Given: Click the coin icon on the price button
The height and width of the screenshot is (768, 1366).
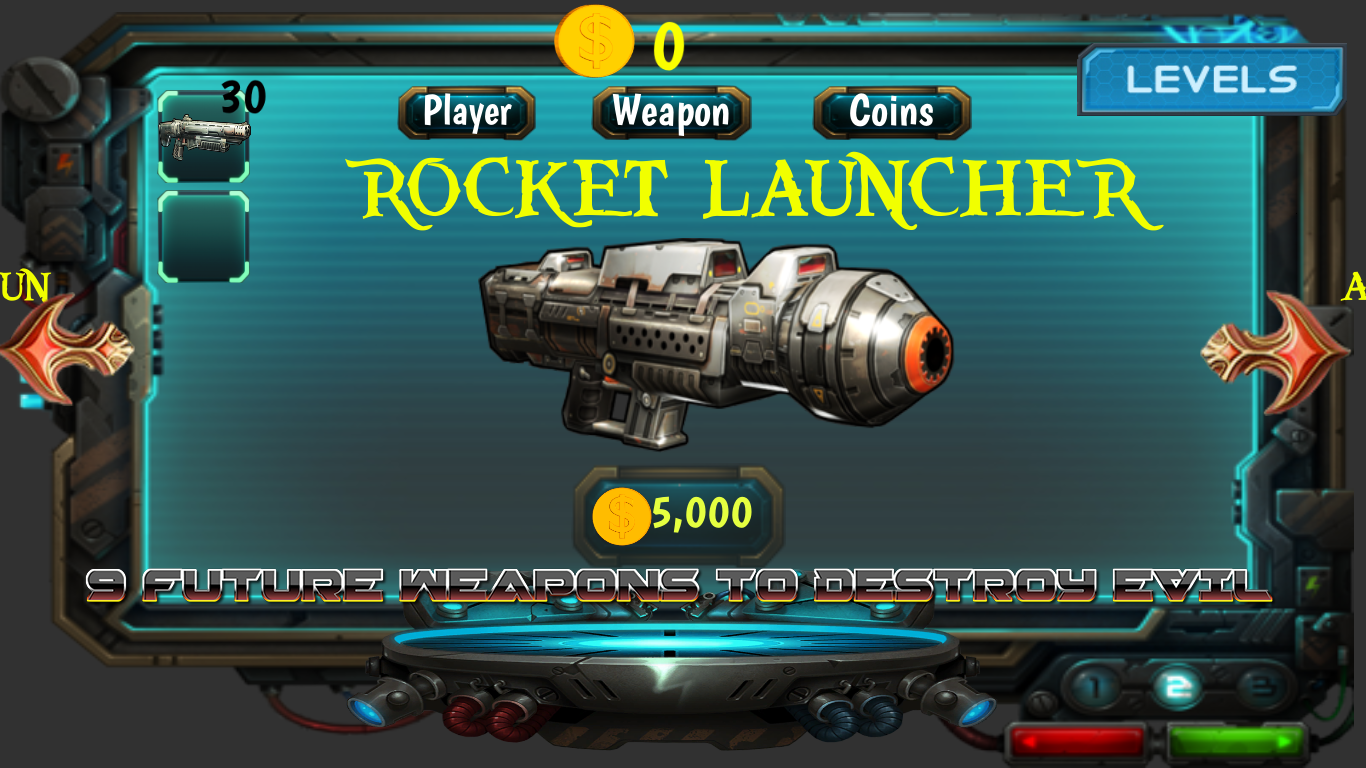Looking at the screenshot, I should [620, 514].
